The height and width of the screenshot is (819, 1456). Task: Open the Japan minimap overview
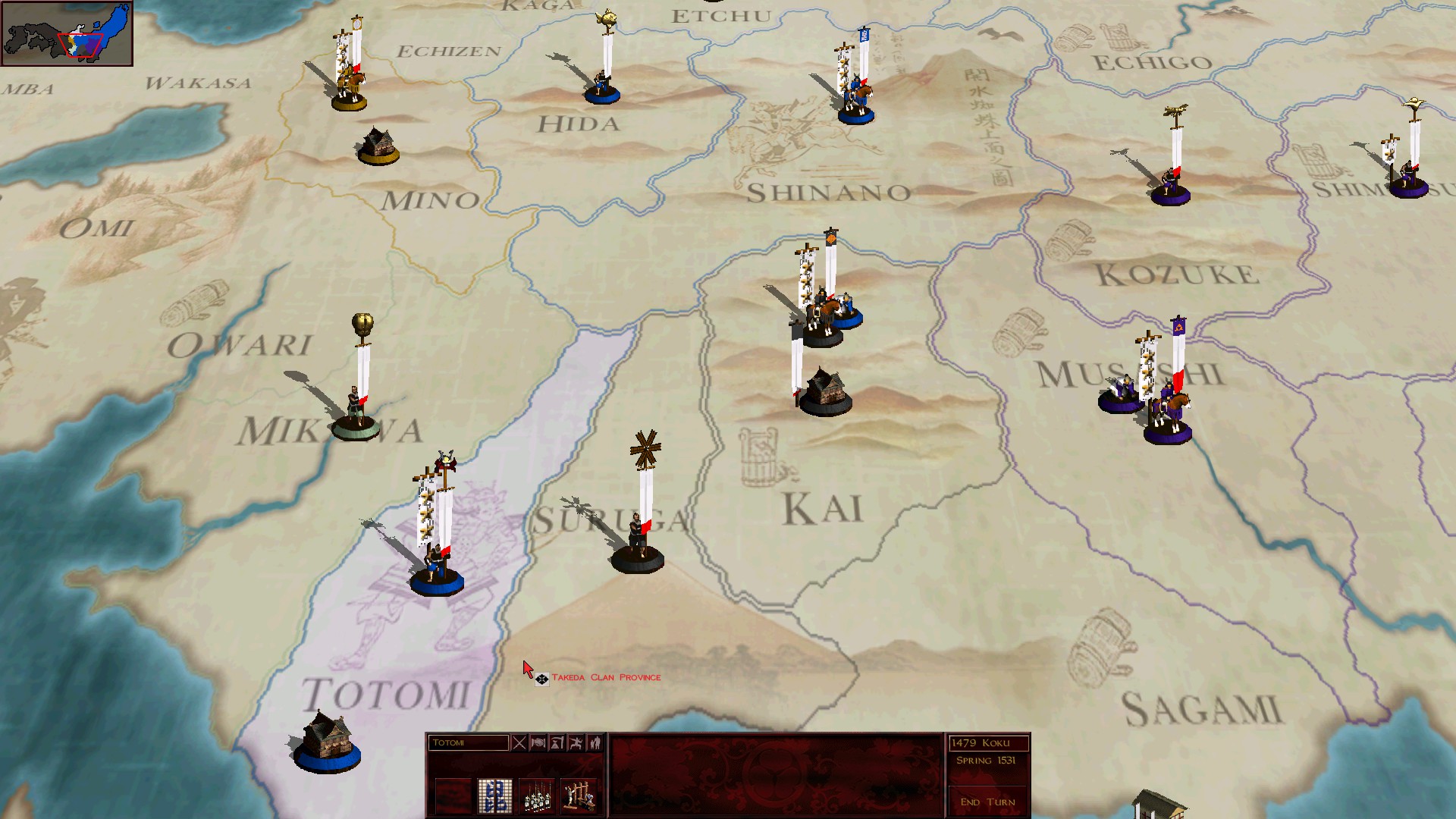click(67, 33)
